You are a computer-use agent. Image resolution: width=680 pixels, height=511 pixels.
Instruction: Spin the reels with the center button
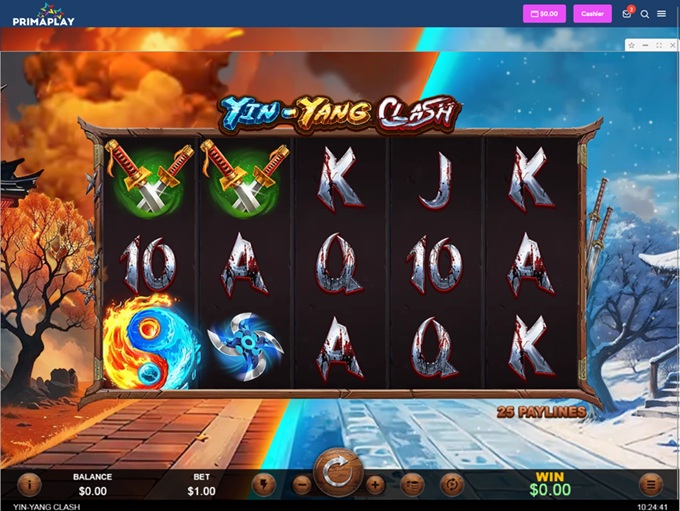338,472
